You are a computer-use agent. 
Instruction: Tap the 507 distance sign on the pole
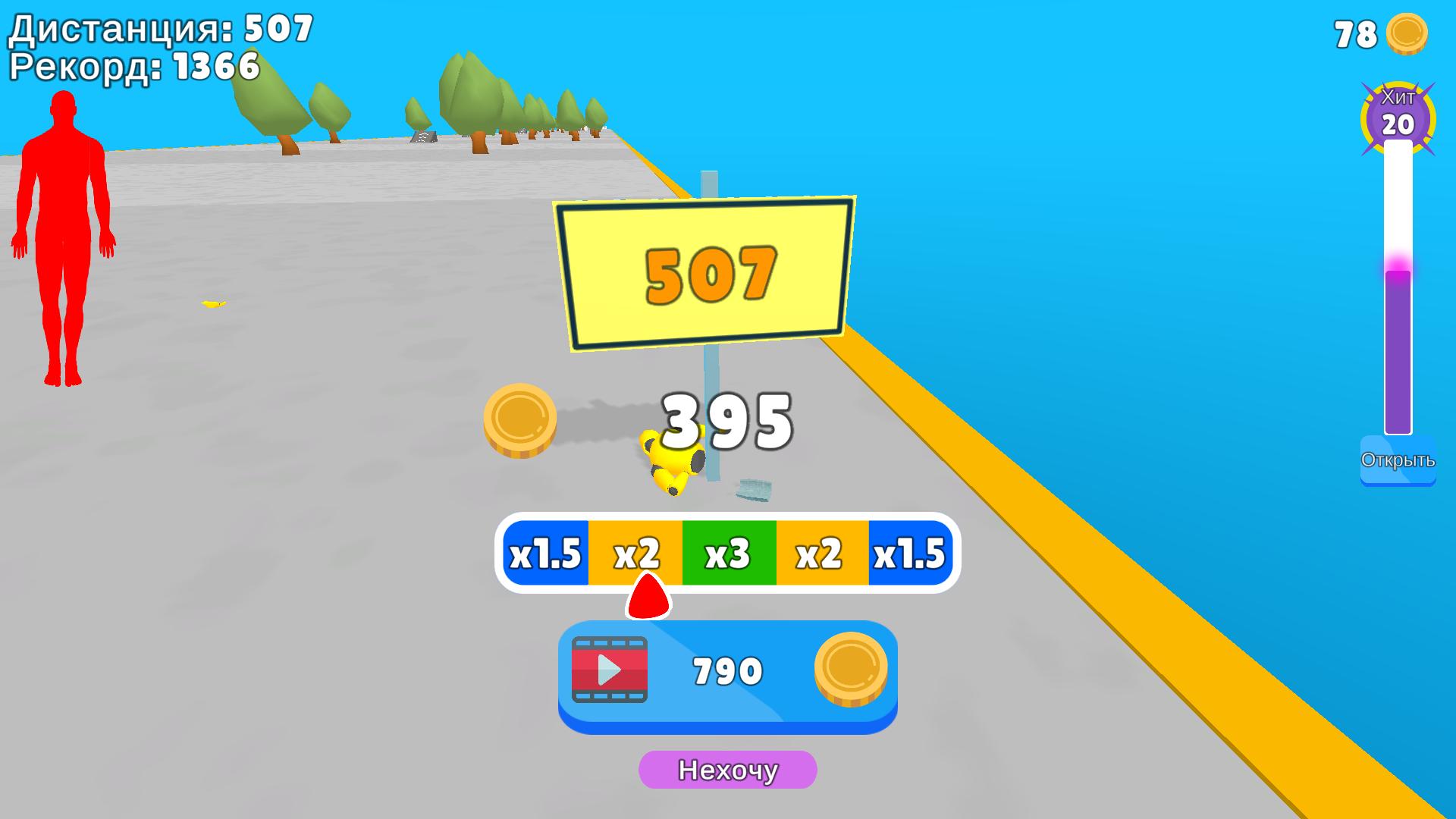coord(707,271)
